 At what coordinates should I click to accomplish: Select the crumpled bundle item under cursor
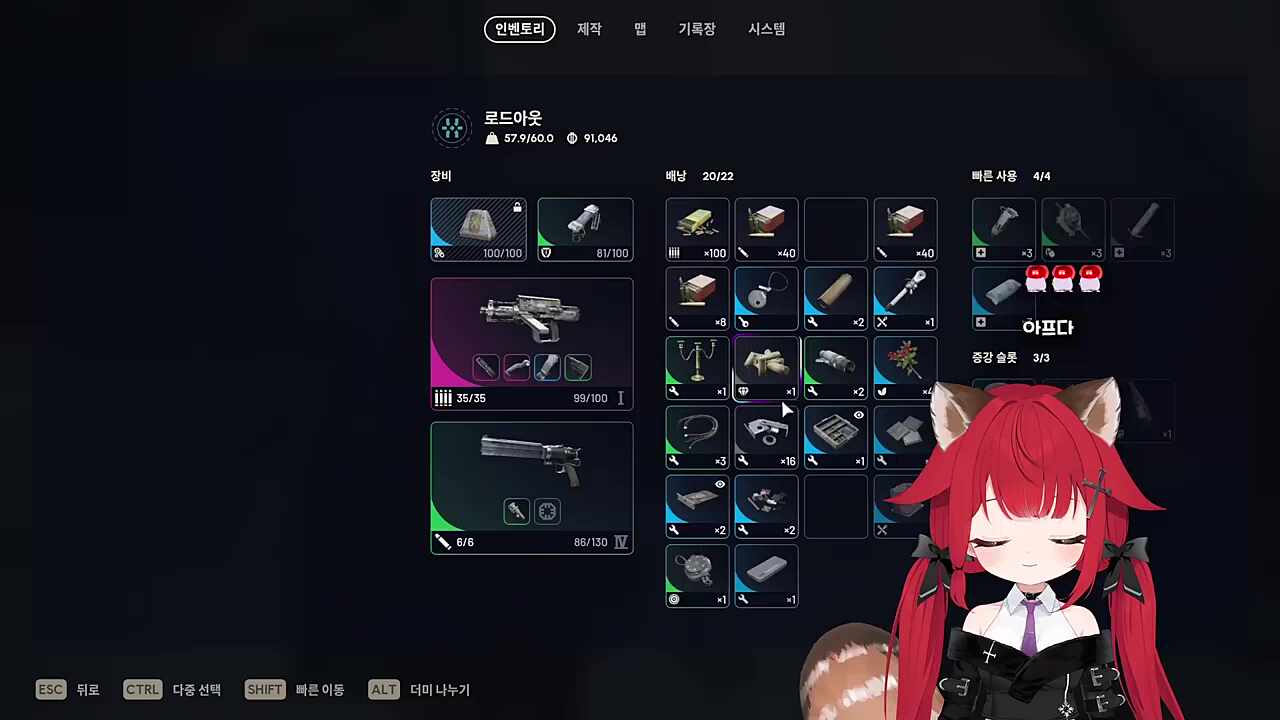coord(766,367)
